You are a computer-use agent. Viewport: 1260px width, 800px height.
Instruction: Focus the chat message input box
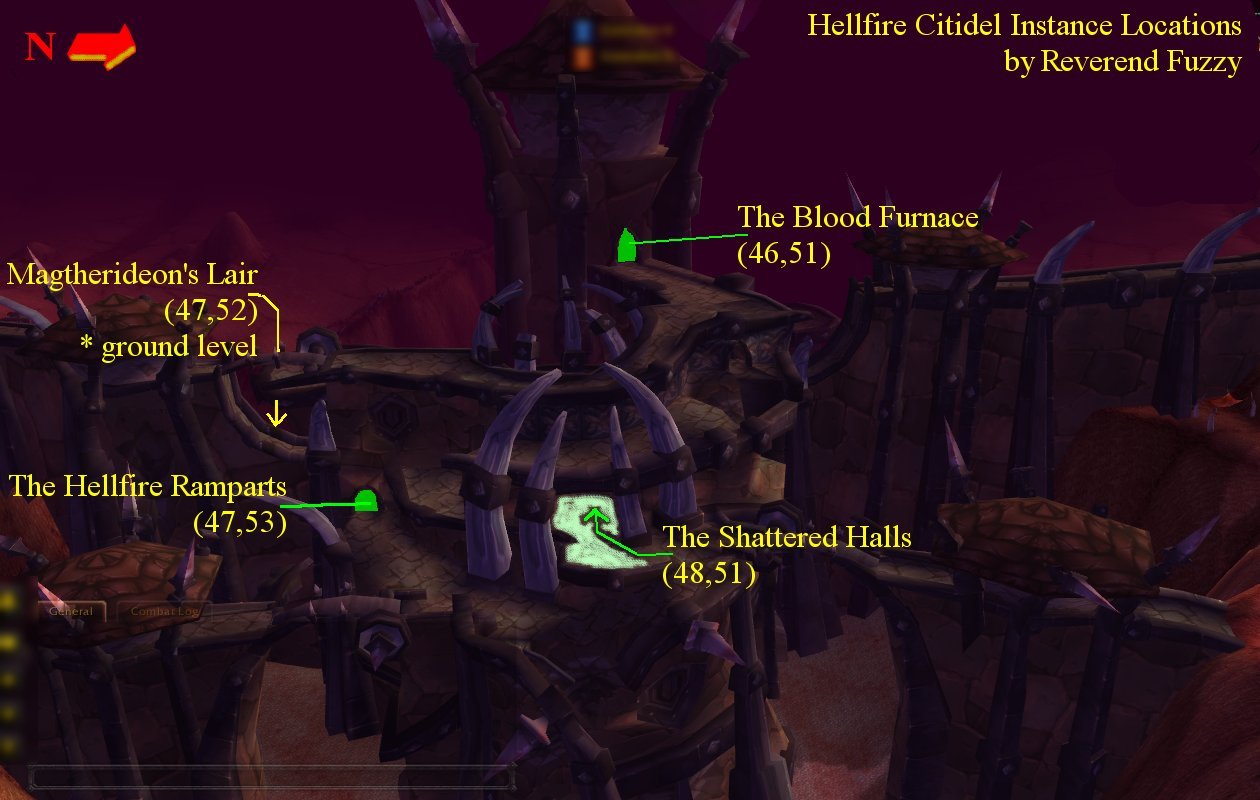(x=270, y=777)
